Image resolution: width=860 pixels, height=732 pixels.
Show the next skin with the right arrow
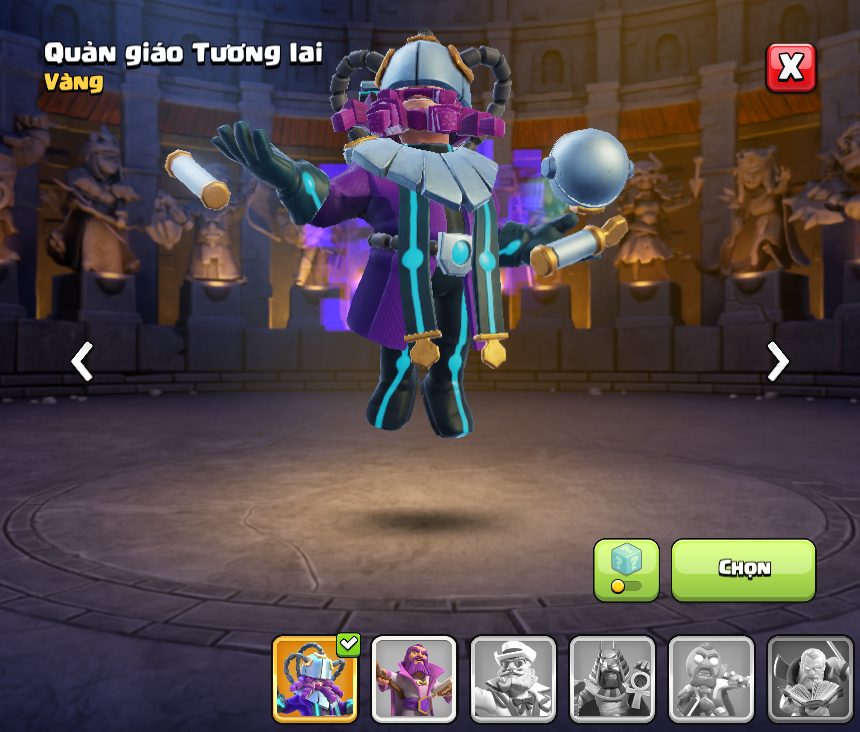tap(777, 361)
